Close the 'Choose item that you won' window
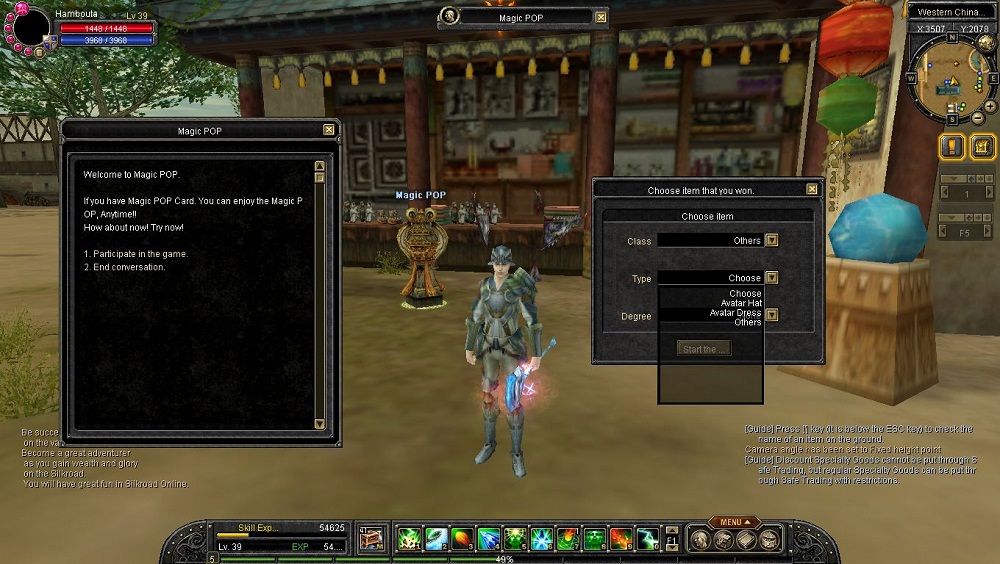Screen dimensions: 1000x564 [812, 189]
